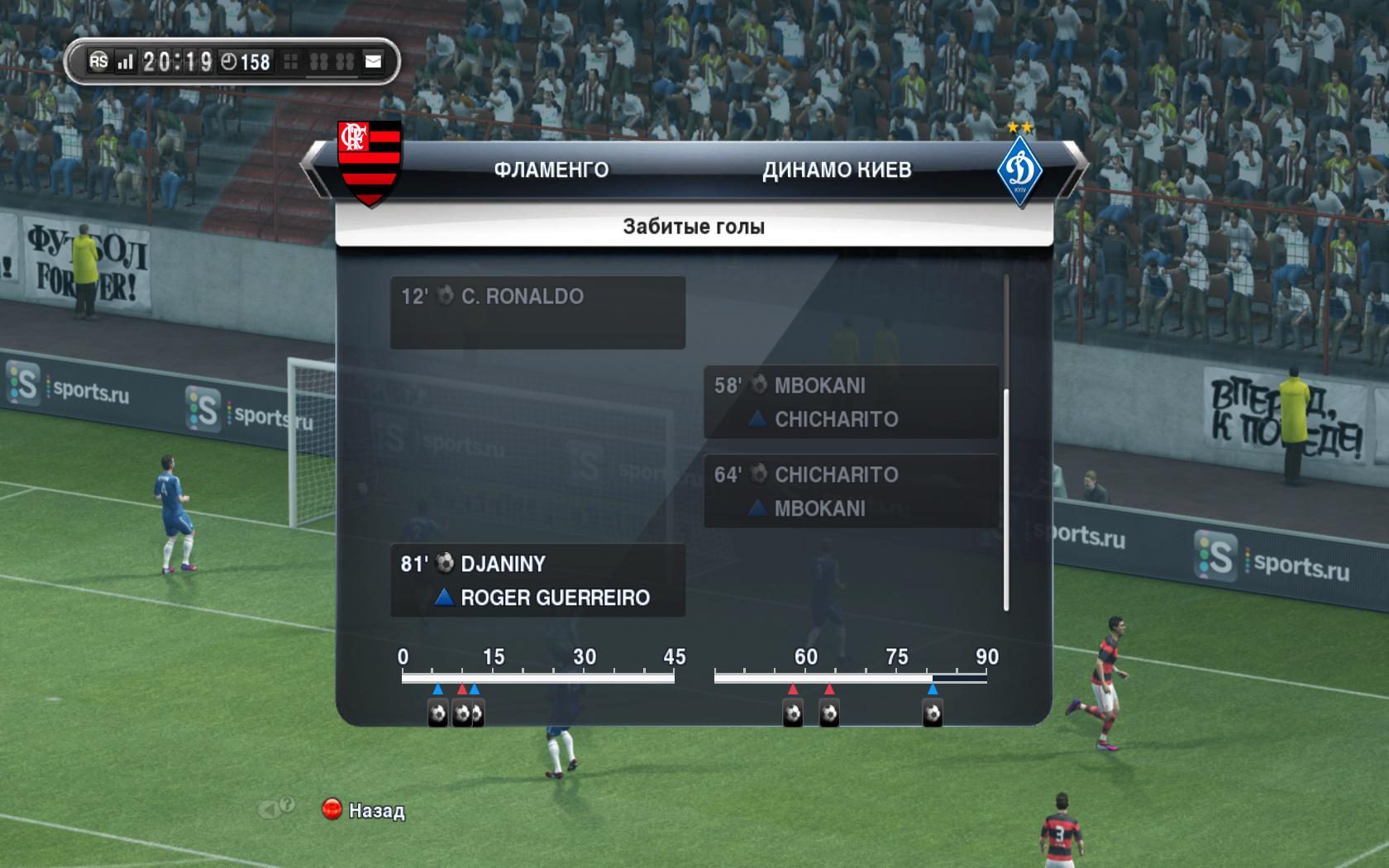The image size is (1389, 868).
Task: Select the 12' C. Ronaldo goal entry
Action: [x=537, y=312]
